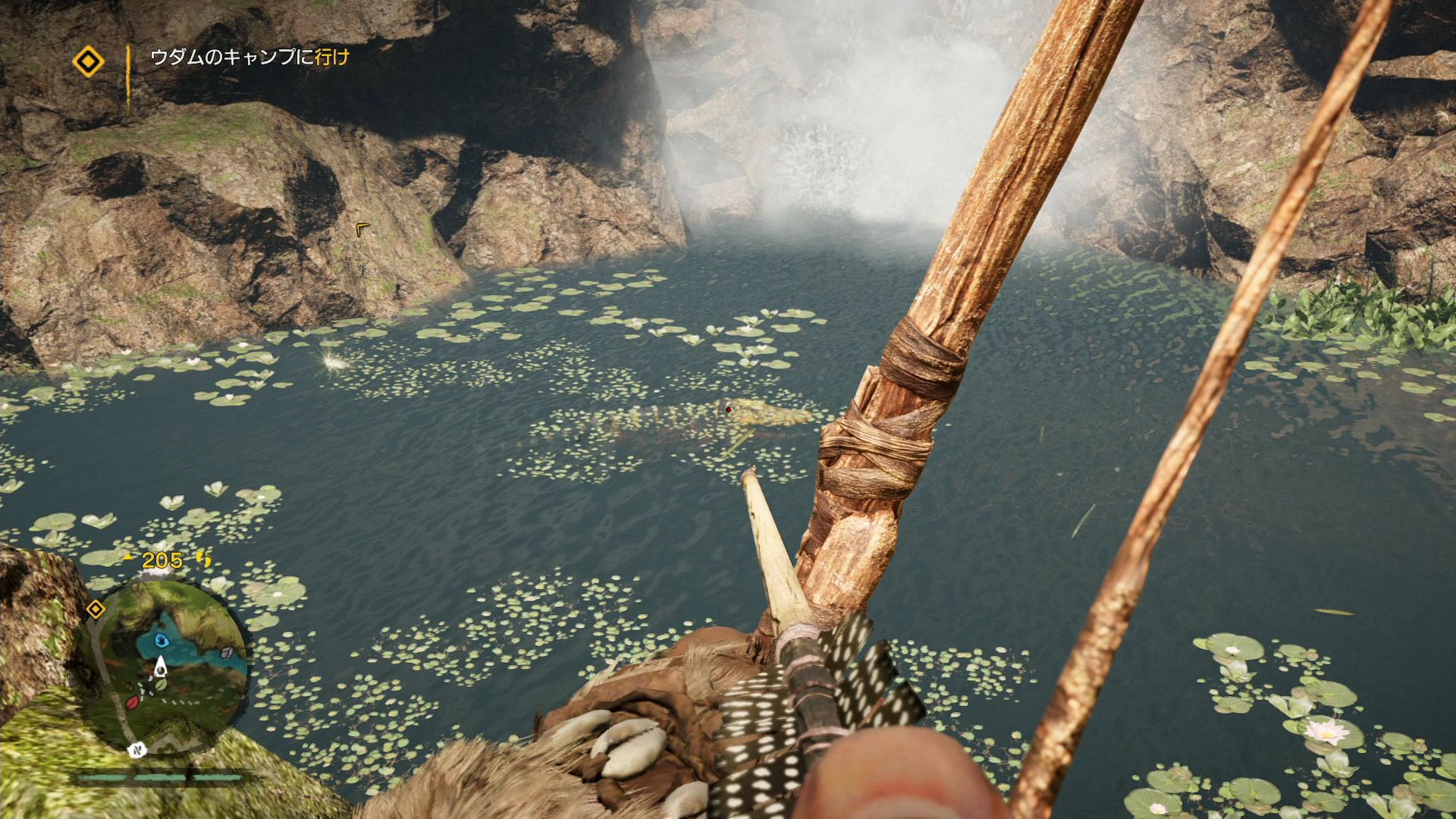Click the white north compass marker on minimap
1456x819 pixels.
tap(139, 749)
